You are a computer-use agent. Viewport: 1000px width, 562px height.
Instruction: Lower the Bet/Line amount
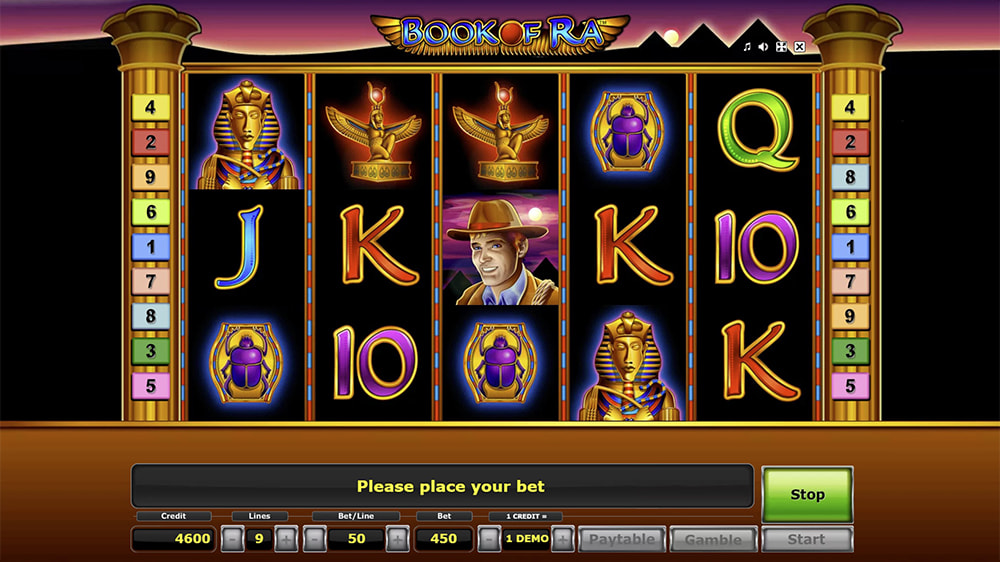pos(314,539)
